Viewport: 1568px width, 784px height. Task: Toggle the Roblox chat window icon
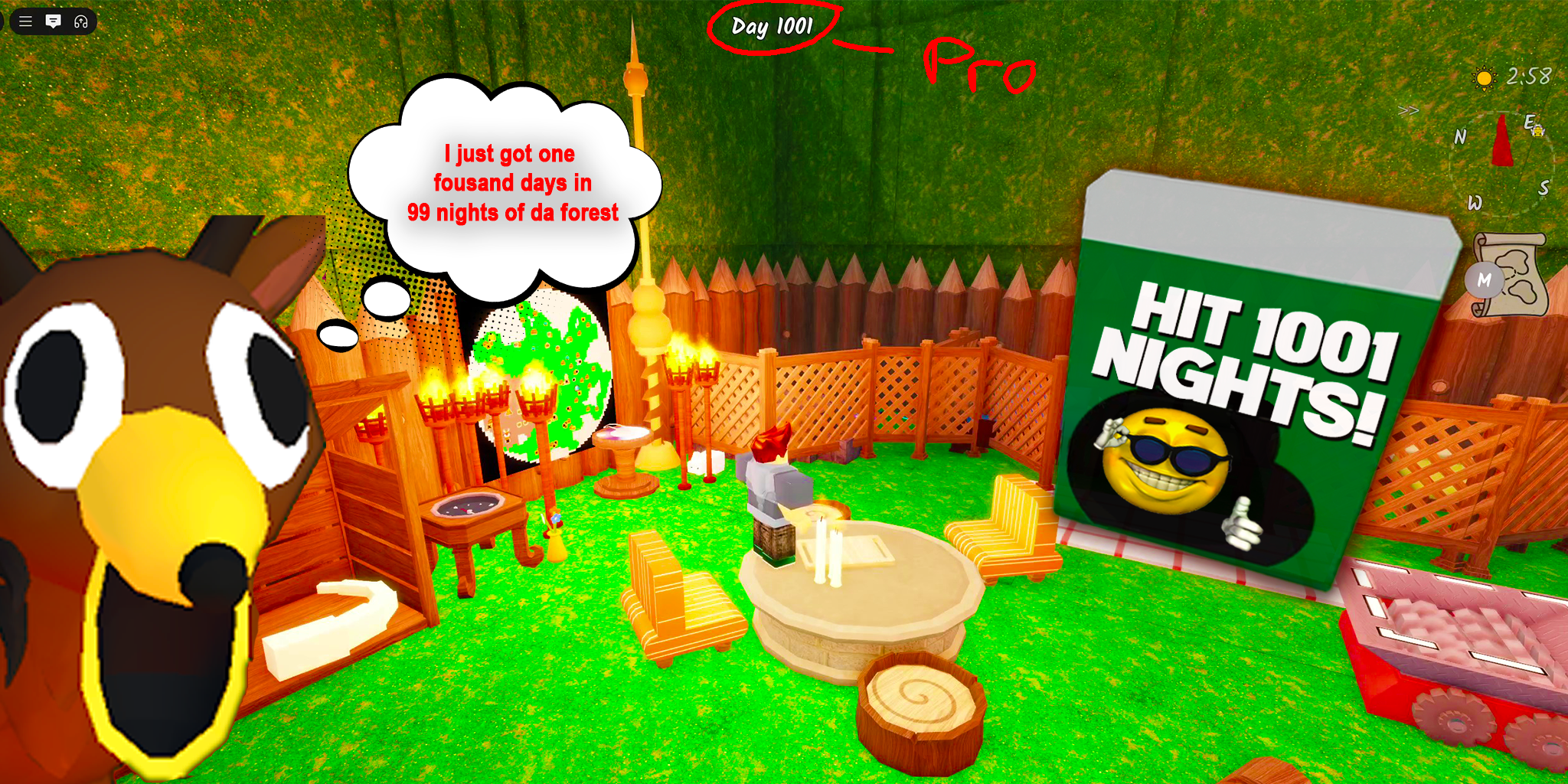coord(53,21)
